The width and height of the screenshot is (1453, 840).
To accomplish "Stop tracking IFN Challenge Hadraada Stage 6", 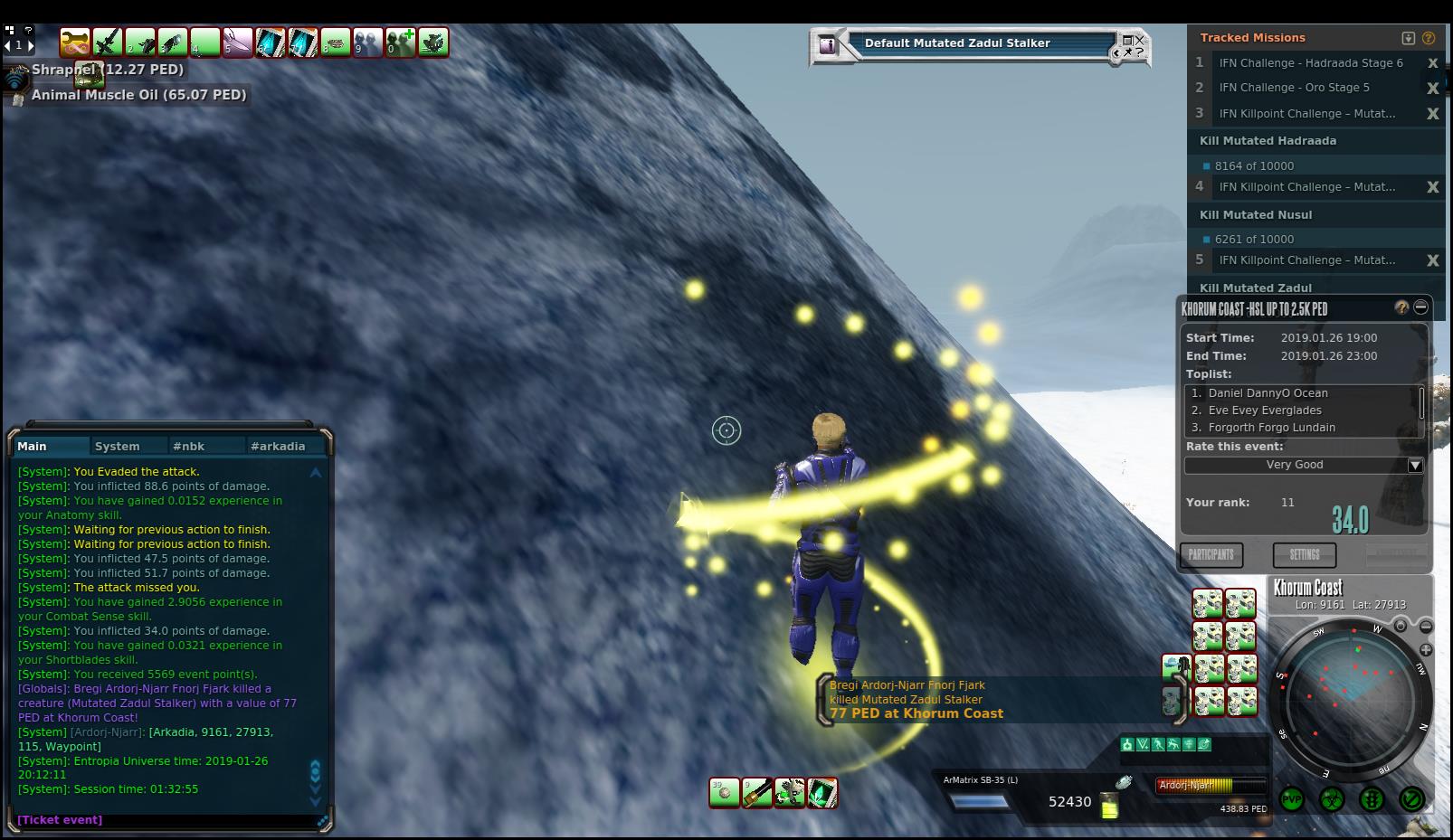I will (1432, 63).
